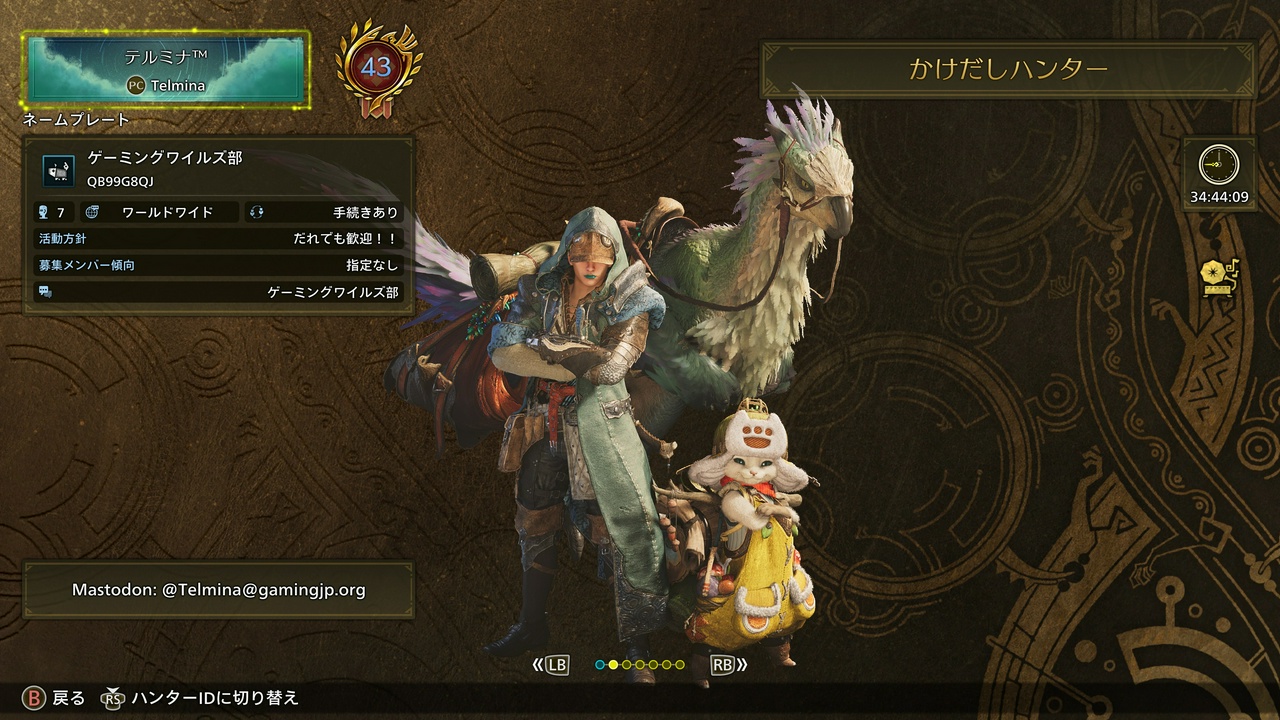Image resolution: width=1280 pixels, height=720 pixels.
Task: Click the hunter rank 43 laurel badge
Action: [x=377, y=69]
